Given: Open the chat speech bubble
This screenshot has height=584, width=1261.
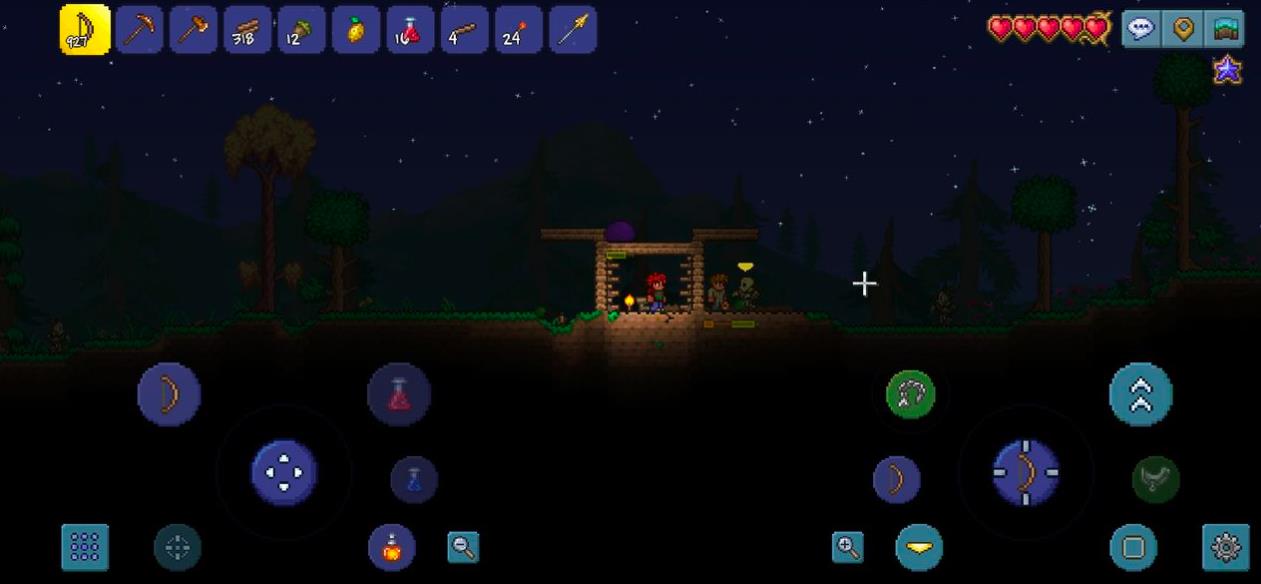Looking at the screenshot, I should (1141, 29).
